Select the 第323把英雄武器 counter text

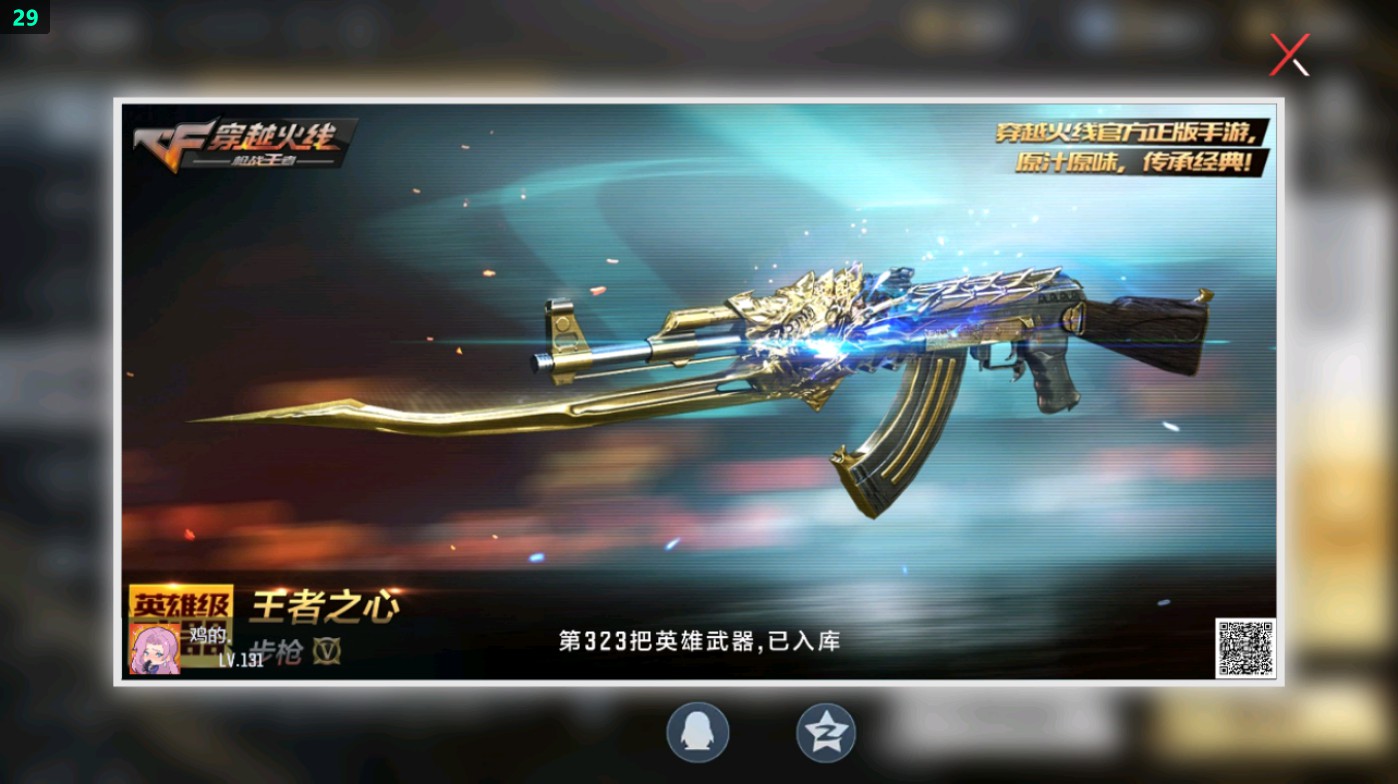pyautogui.click(x=700, y=641)
